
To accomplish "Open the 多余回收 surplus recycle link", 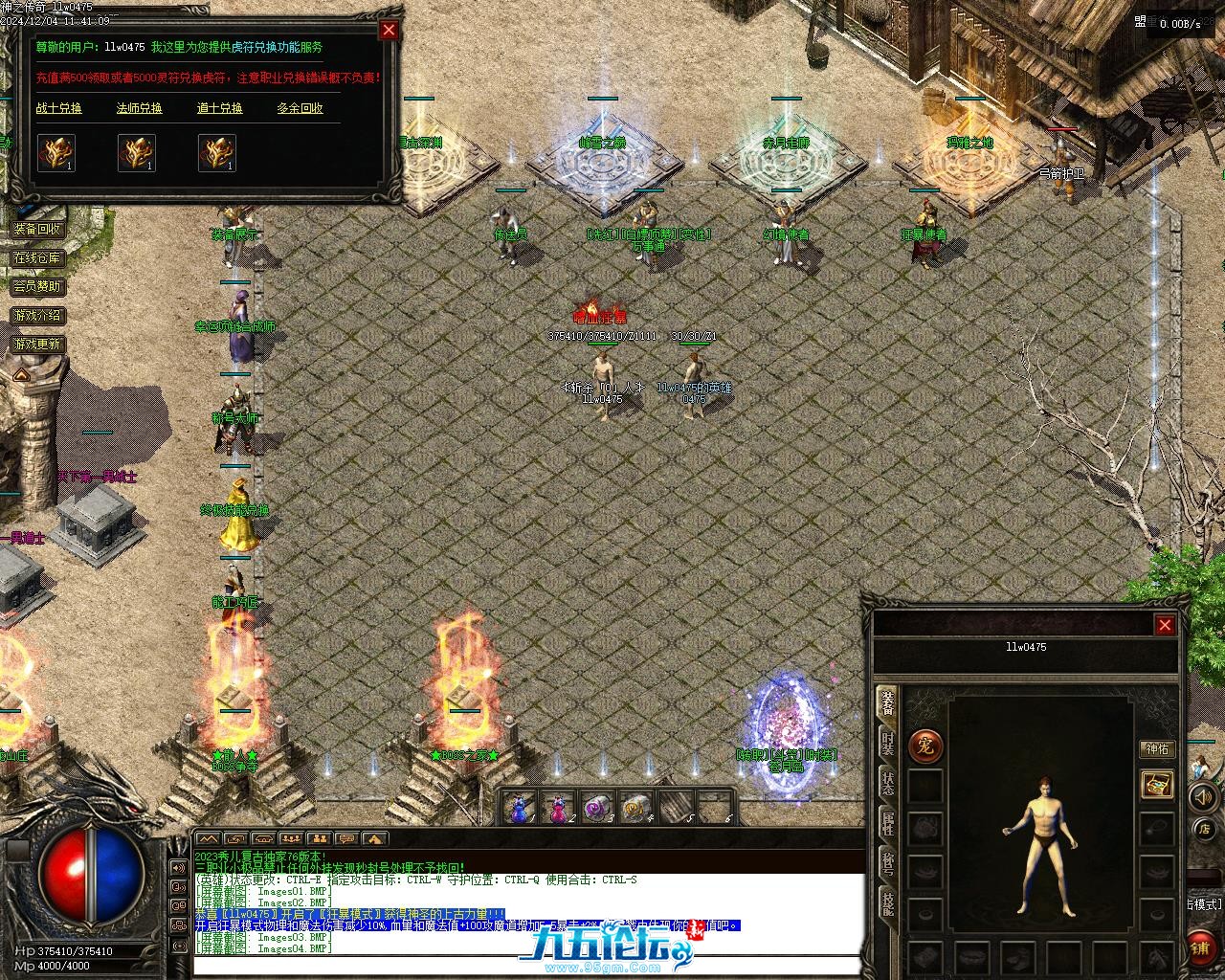I will coord(301,108).
